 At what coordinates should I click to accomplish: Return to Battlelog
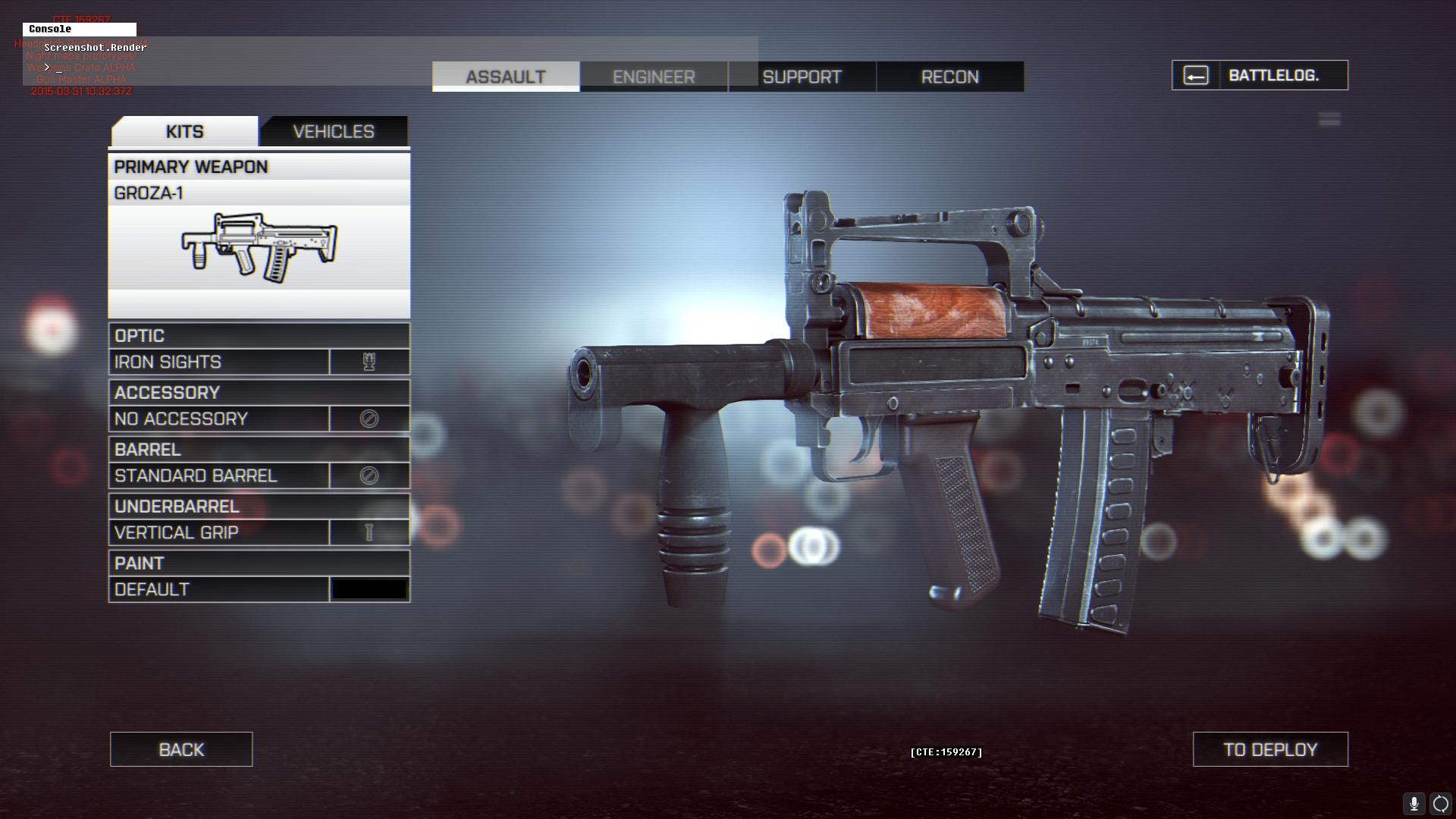(x=1260, y=75)
